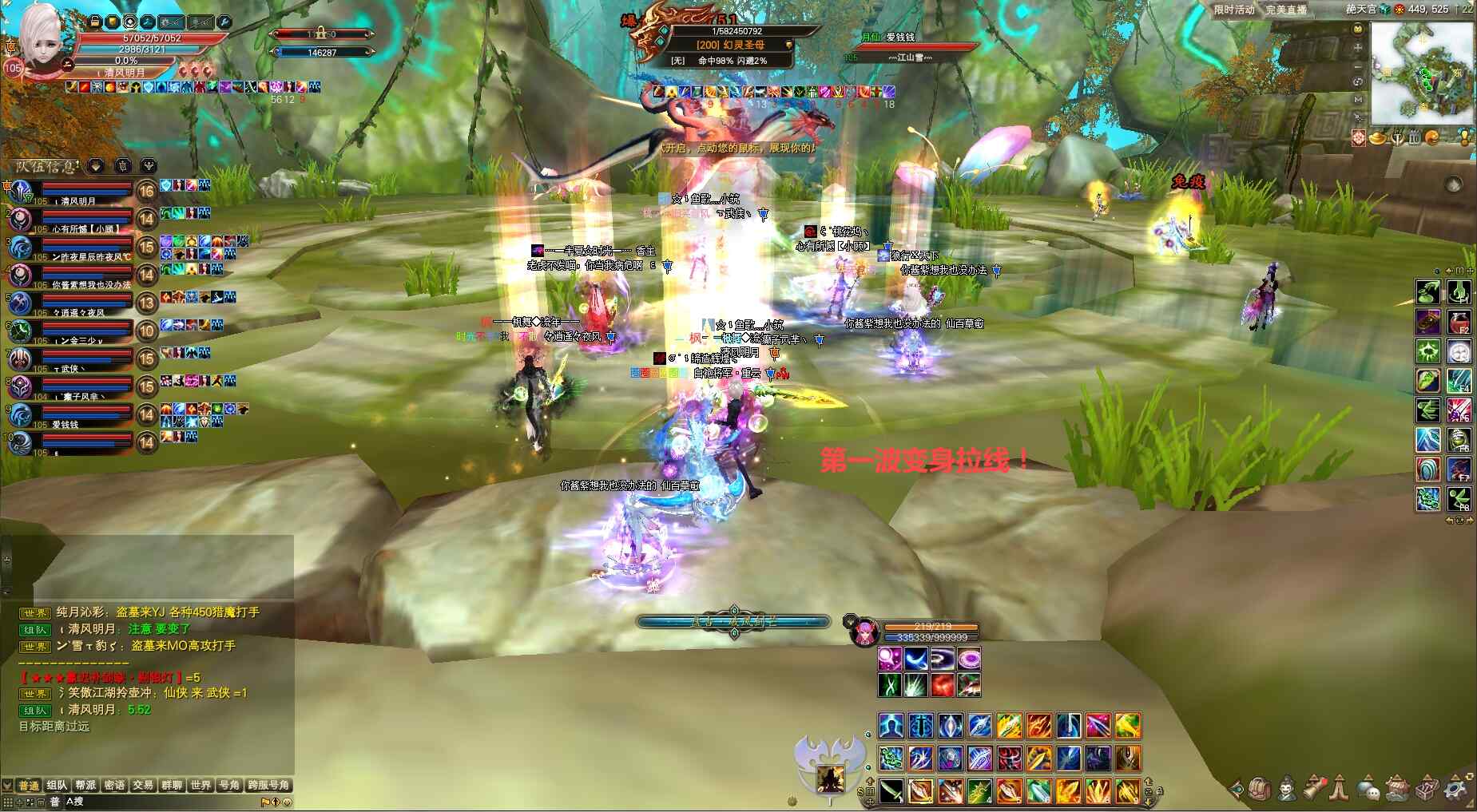Open the 完美直播 livestream button
Viewport: 1477px width, 812px height.
tap(1286, 10)
